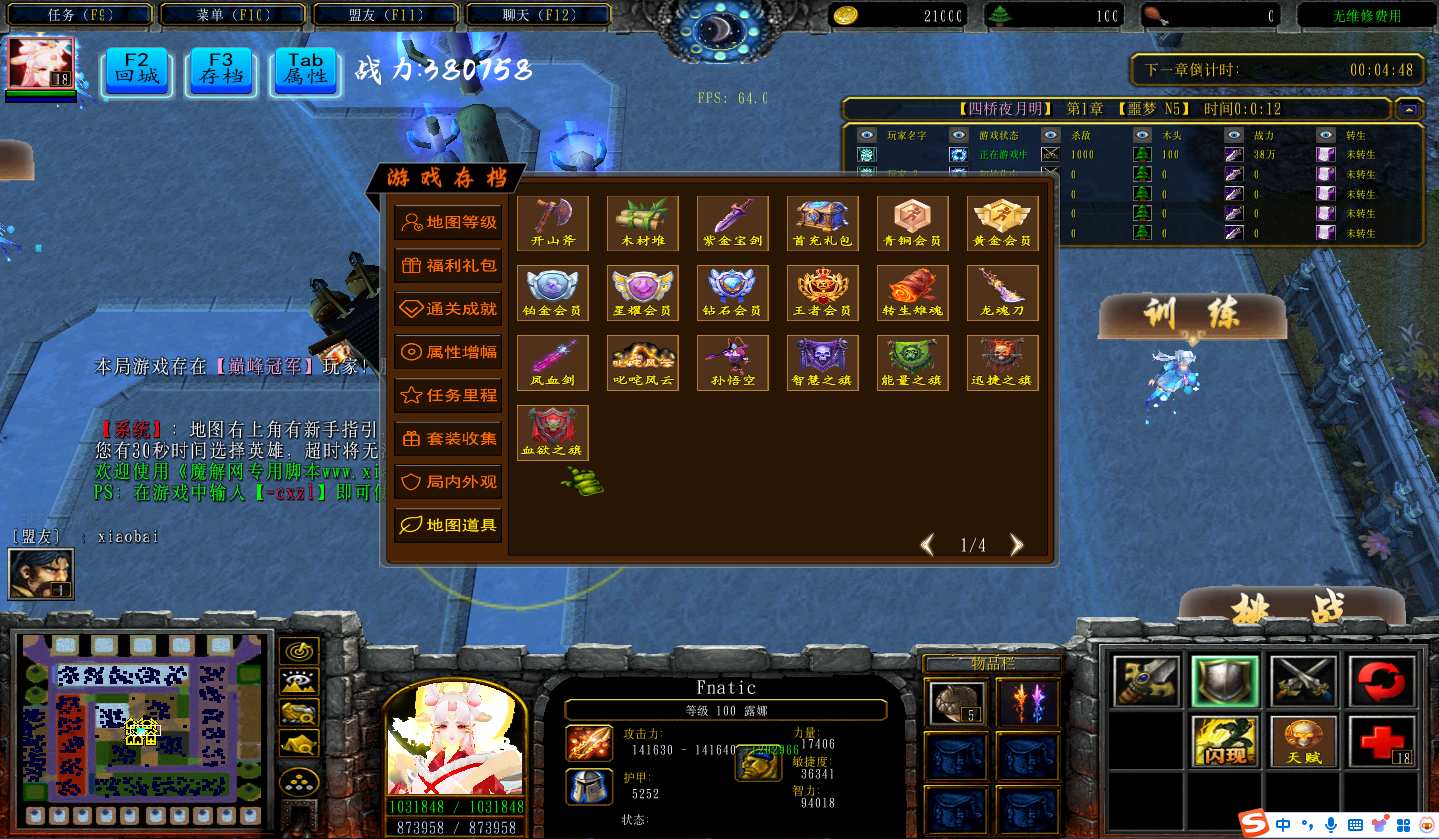
Task: Open the 属性增幅 category
Action: click(448, 352)
